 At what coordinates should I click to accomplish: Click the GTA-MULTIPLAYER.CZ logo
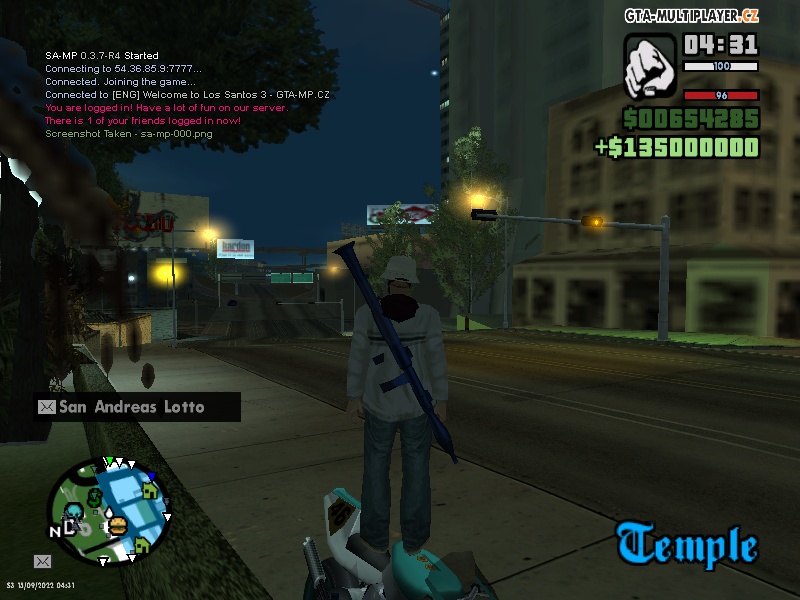pyautogui.click(x=691, y=15)
